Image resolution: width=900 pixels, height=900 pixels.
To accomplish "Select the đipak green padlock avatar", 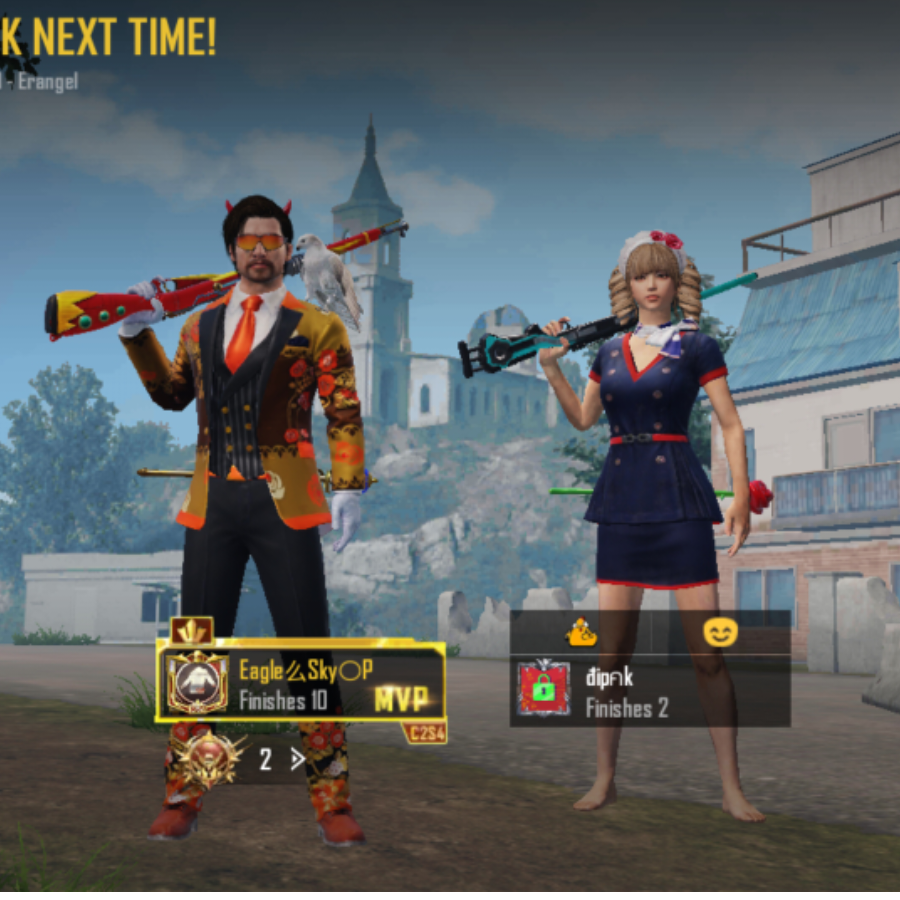I will pyautogui.click(x=543, y=688).
